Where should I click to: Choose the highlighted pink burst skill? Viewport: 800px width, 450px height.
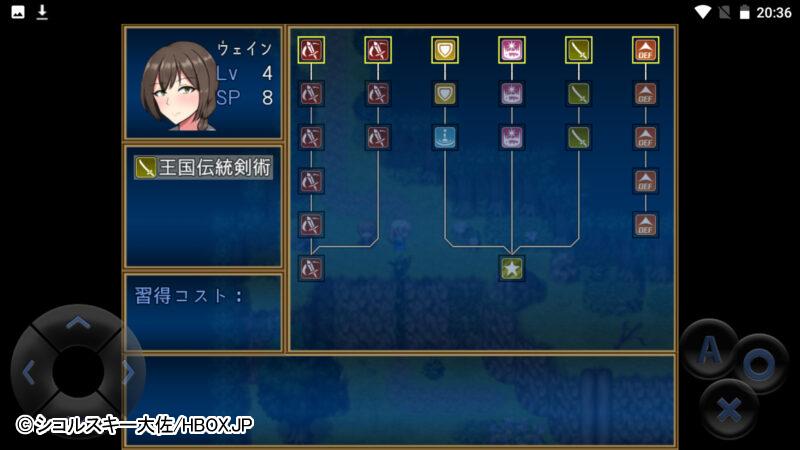(512, 49)
